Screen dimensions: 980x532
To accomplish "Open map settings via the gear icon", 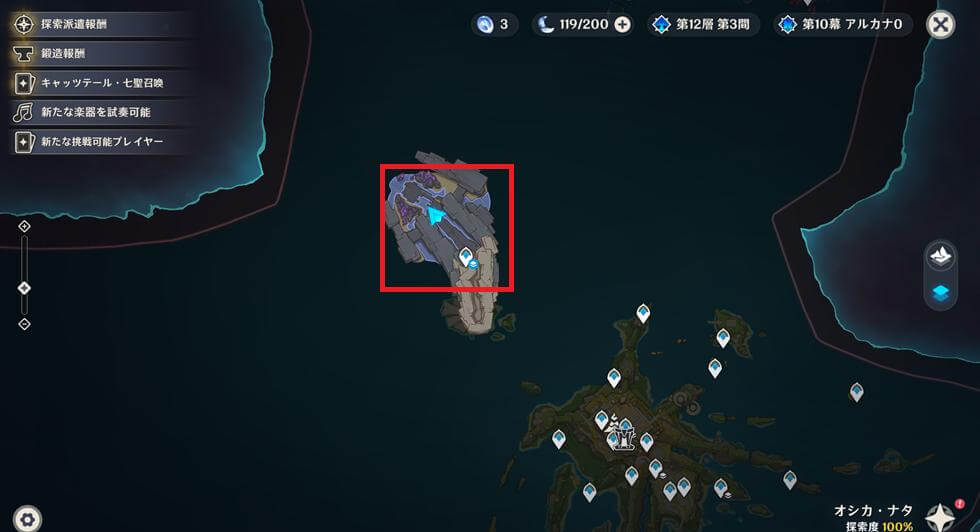I will click(x=28, y=518).
